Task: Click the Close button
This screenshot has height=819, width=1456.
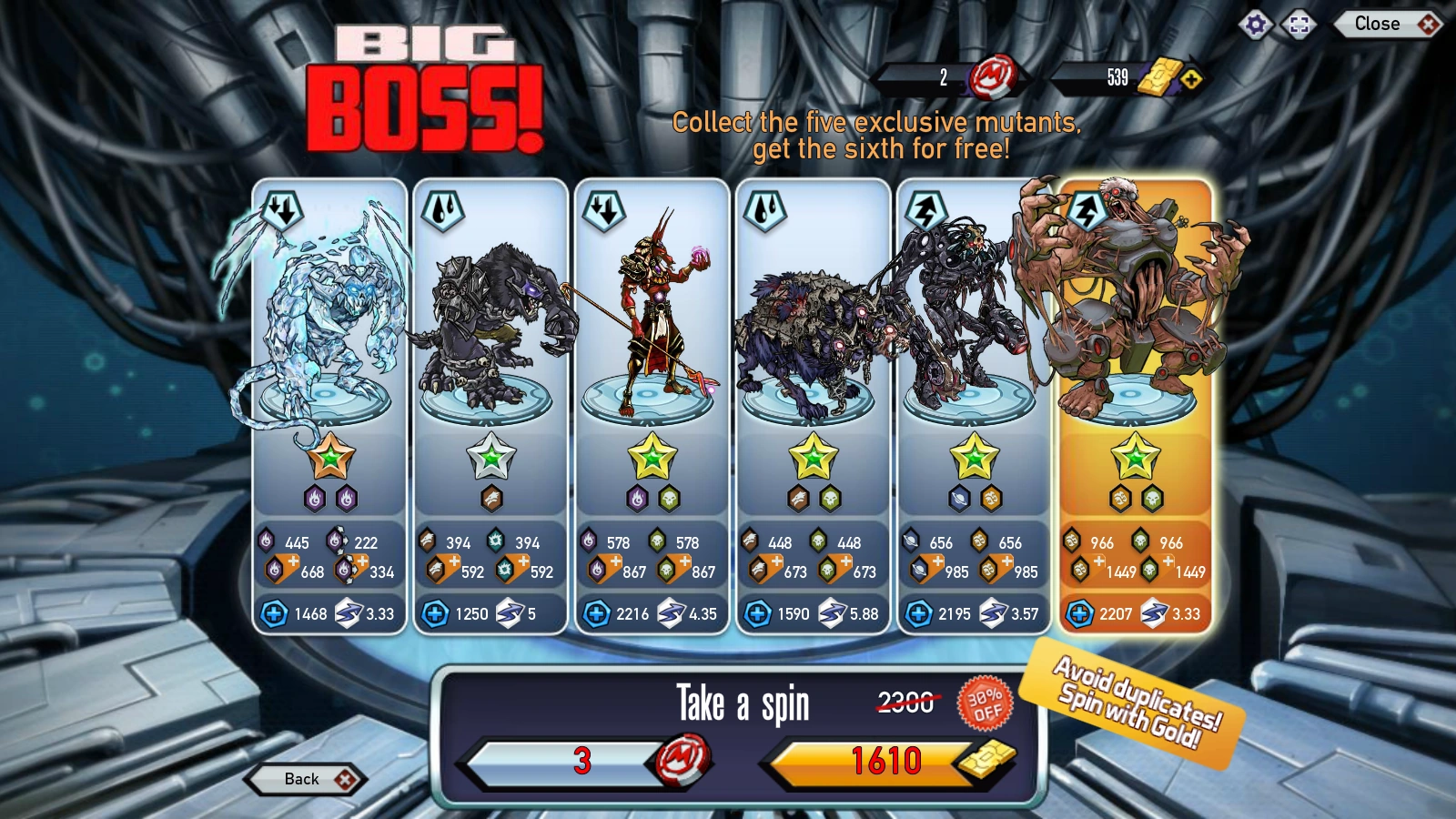Action: [x=1377, y=24]
